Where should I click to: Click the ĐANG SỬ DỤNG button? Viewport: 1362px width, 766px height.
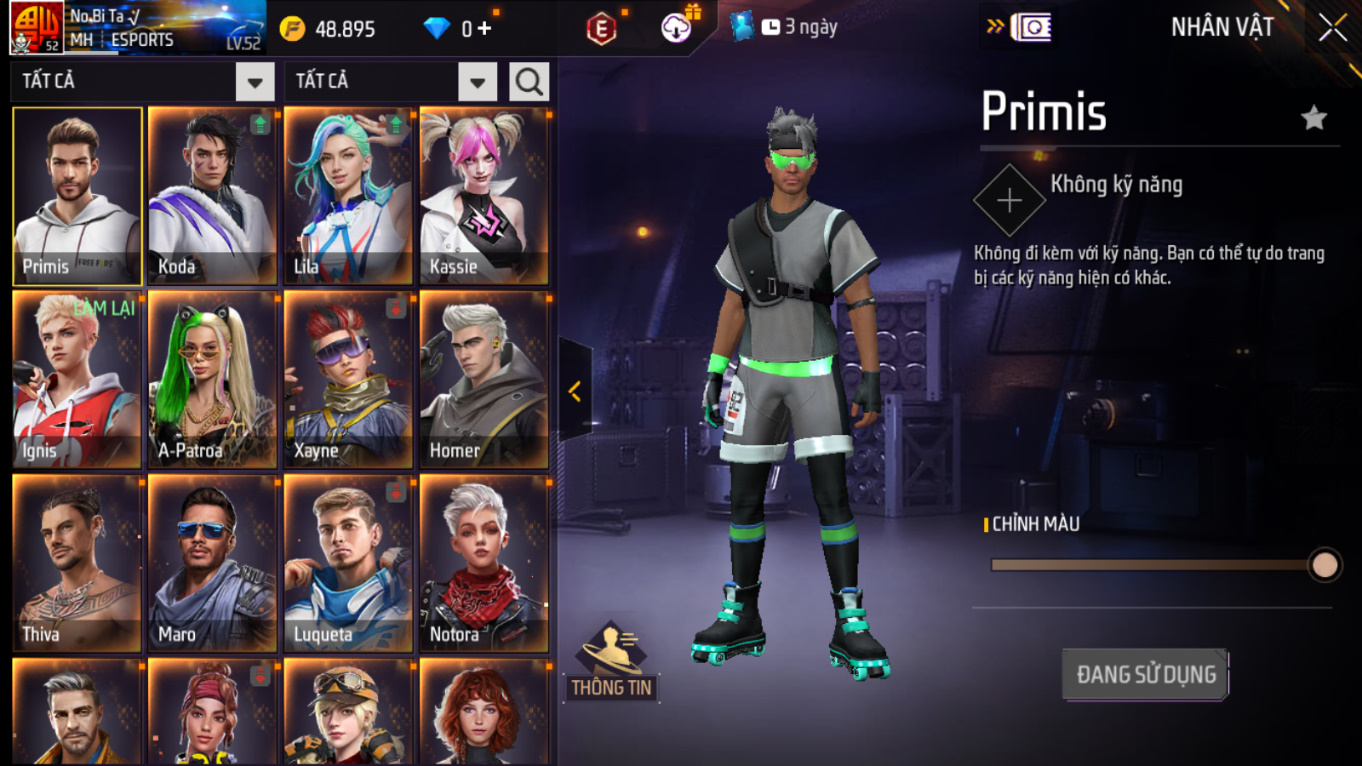pyautogui.click(x=1145, y=675)
